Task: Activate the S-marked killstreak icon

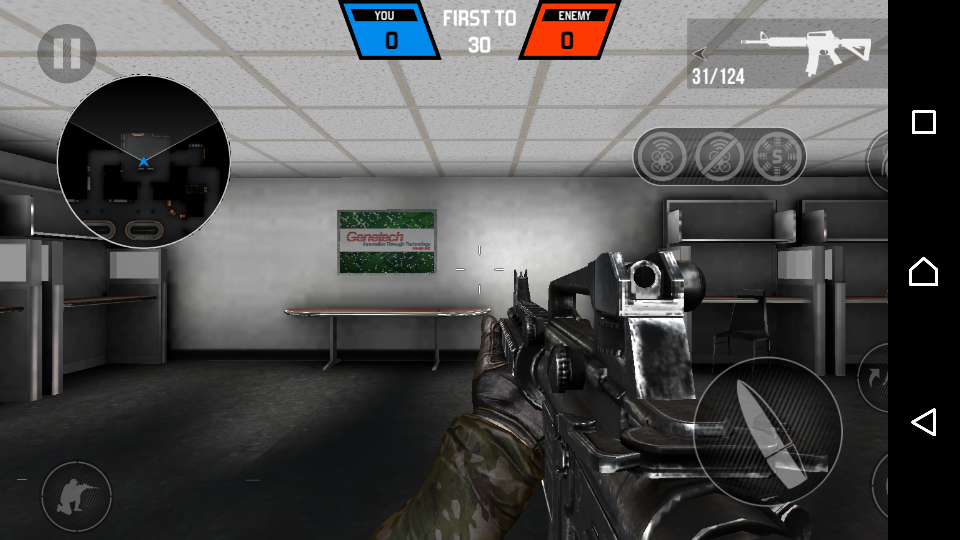Action: (779, 156)
